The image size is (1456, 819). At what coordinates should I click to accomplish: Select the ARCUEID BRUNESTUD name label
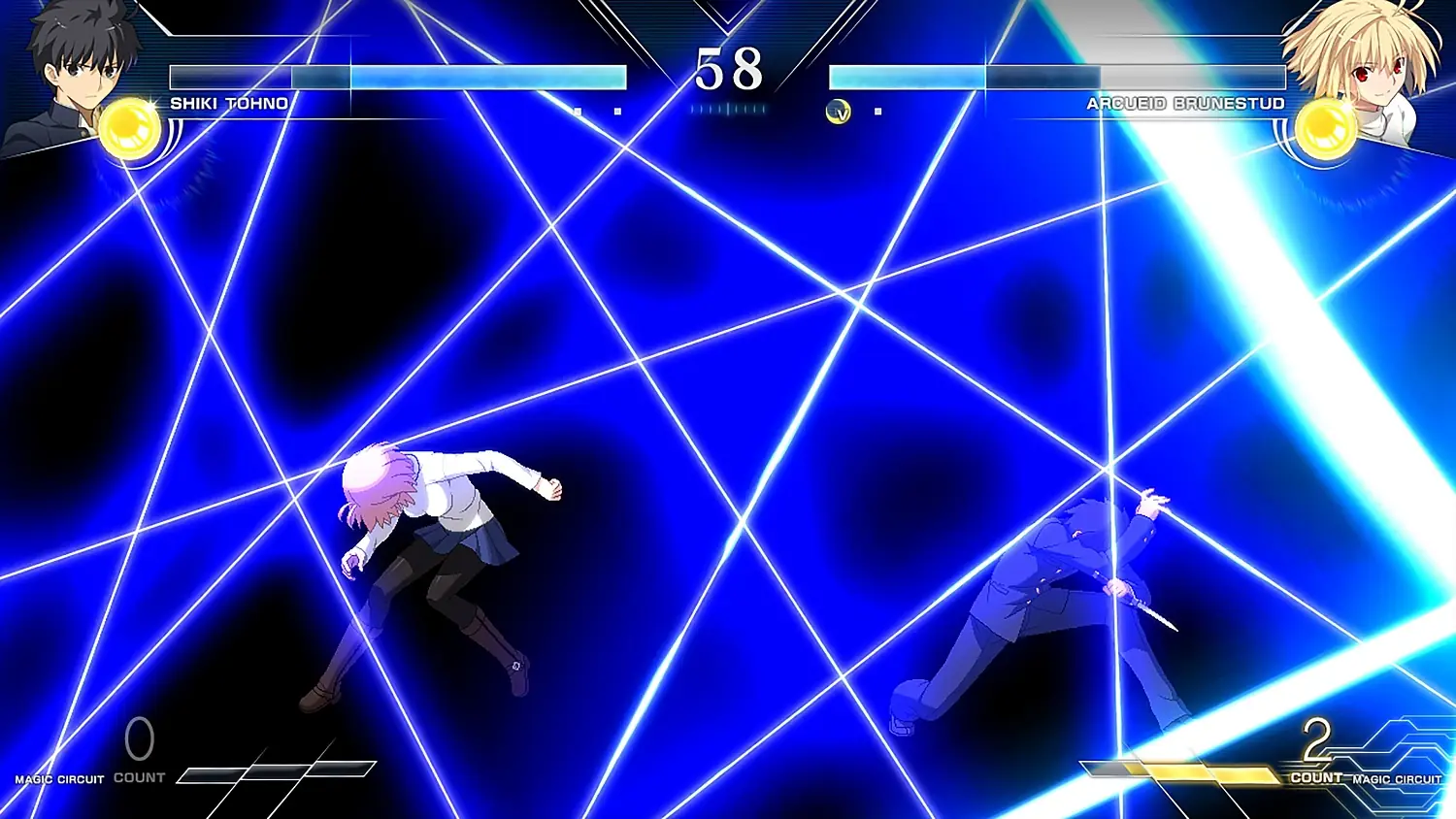1186,103
